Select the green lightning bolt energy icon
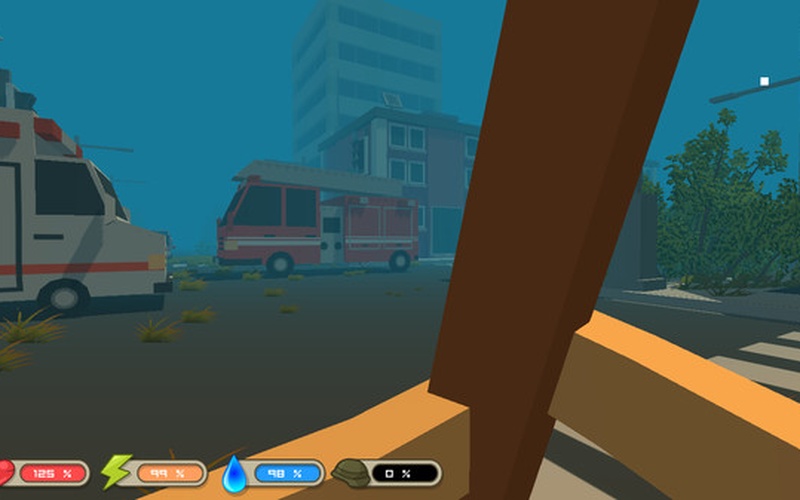Viewport: 800px width, 500px height. 116,471
